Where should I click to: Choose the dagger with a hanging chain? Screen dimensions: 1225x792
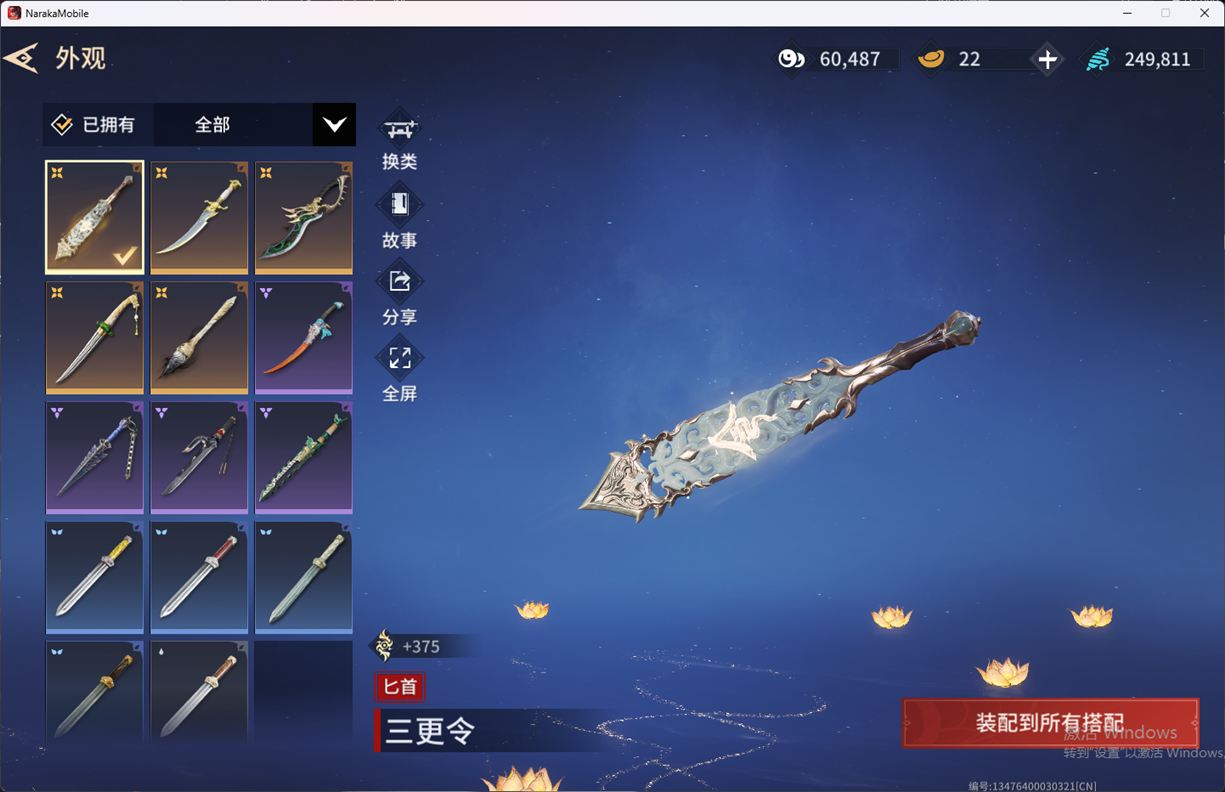point(95,457)
